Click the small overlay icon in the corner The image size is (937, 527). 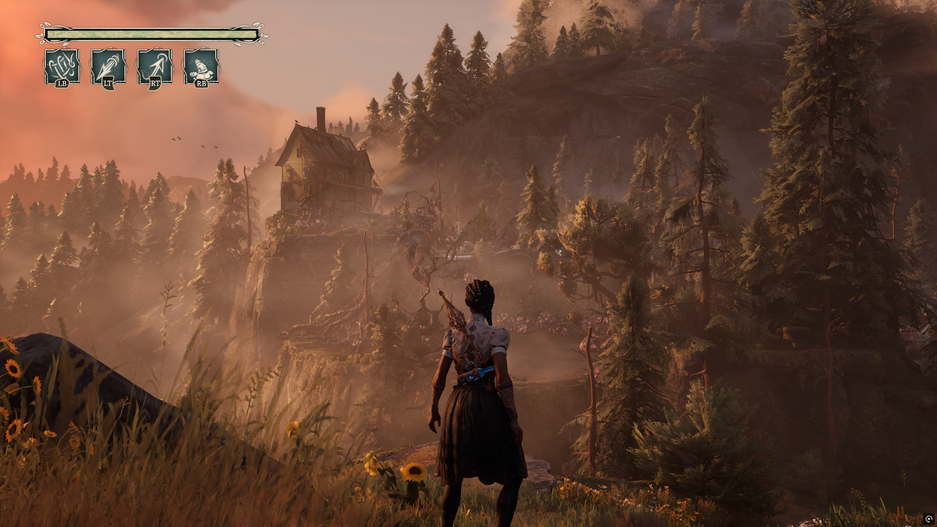(x=928, y=518)
